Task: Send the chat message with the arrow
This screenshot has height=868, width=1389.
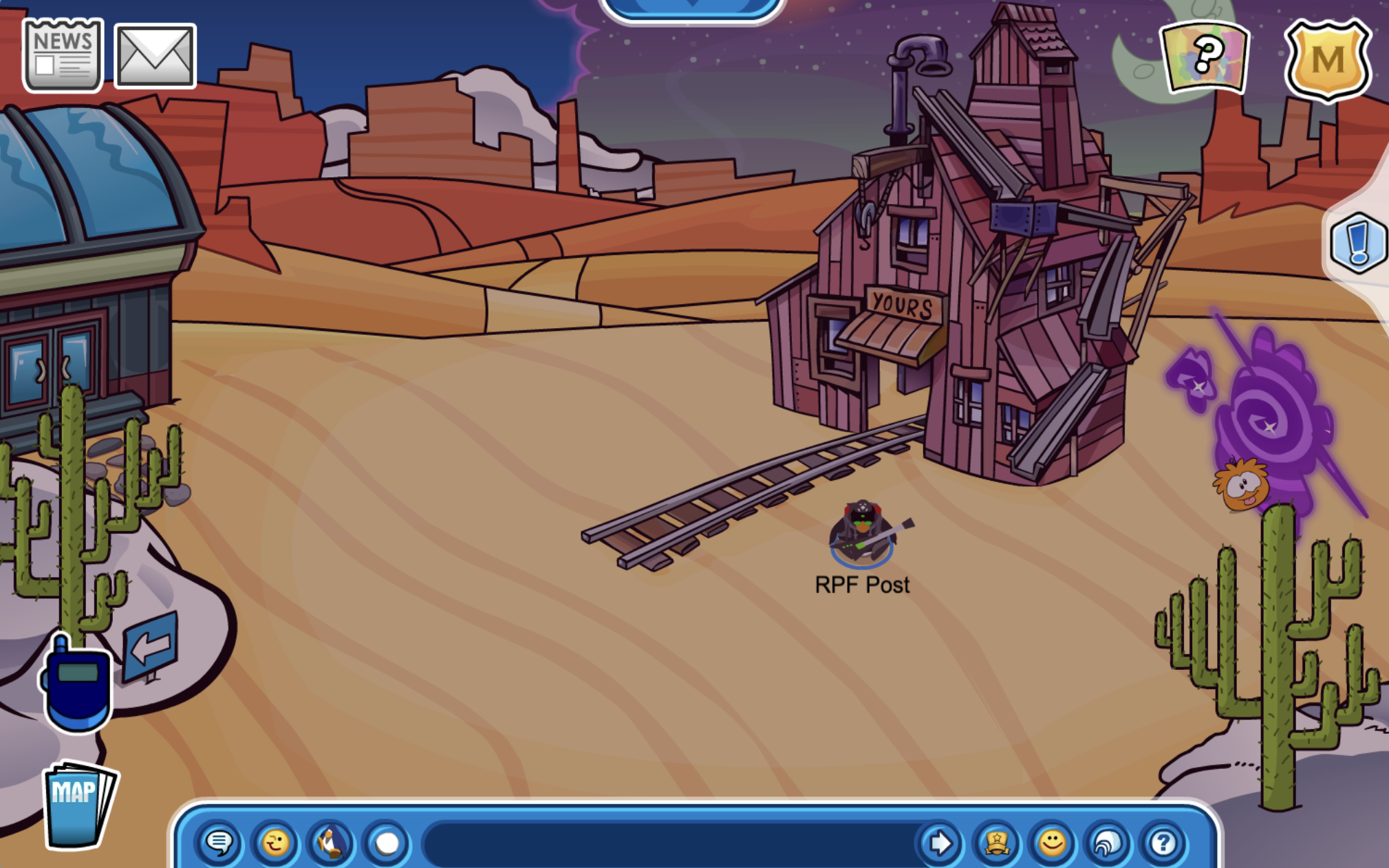Action: pyautogui.click(x=940, y=843)
